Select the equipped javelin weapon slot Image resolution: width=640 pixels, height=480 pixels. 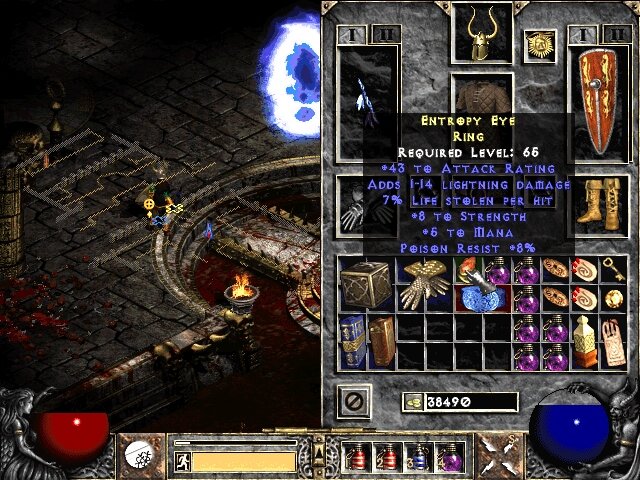pyautogui.click(x=367, y=103)
